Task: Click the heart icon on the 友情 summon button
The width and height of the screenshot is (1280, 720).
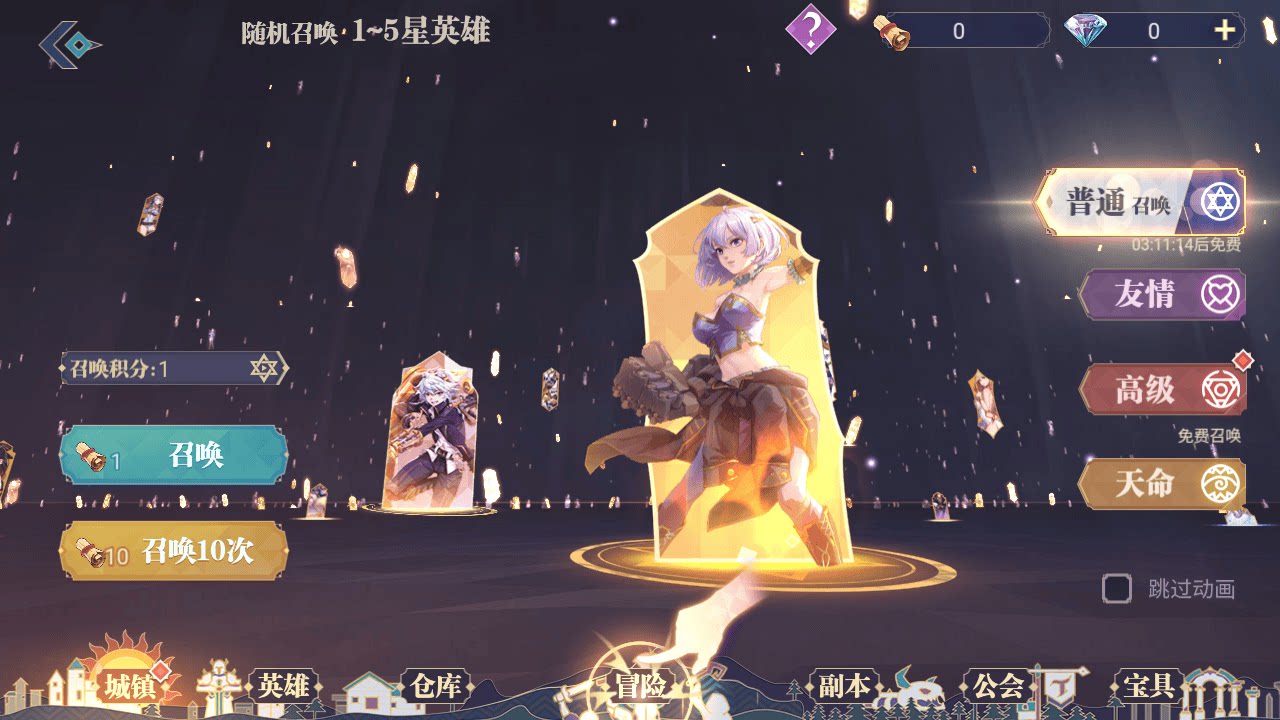Action: [x=1220, y=293]
